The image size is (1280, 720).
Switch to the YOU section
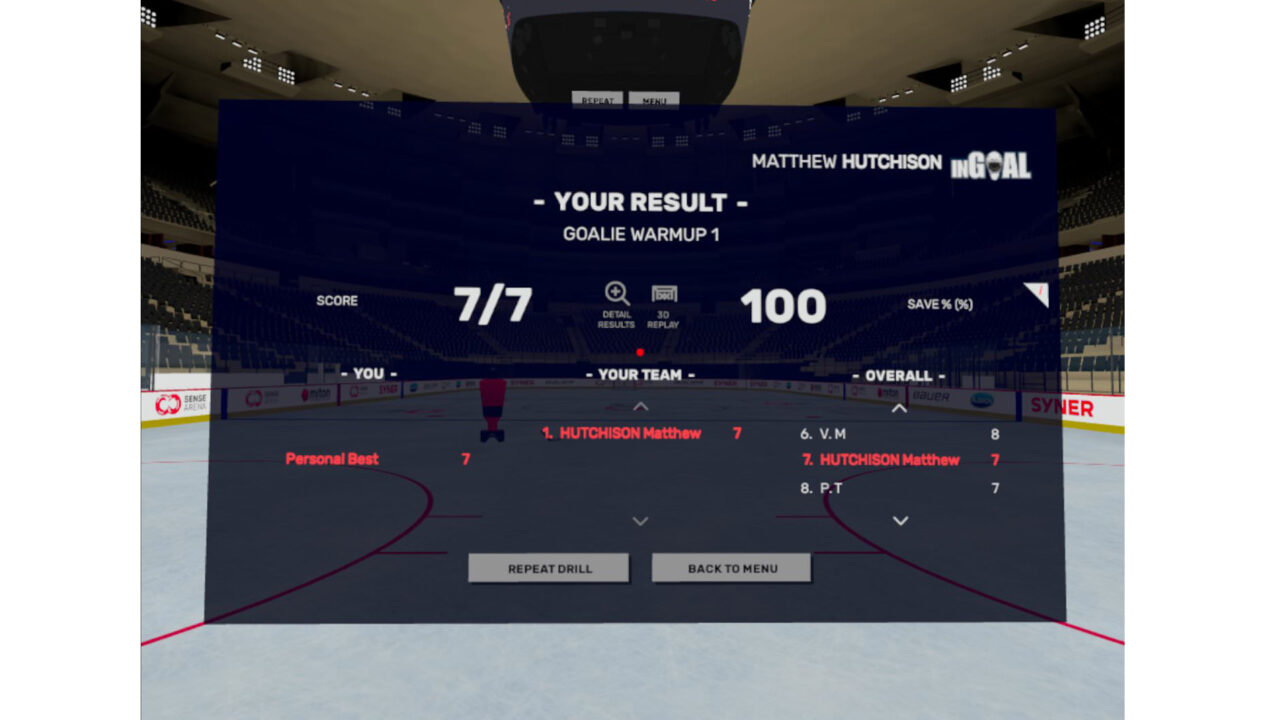click(x=371, y=373)
